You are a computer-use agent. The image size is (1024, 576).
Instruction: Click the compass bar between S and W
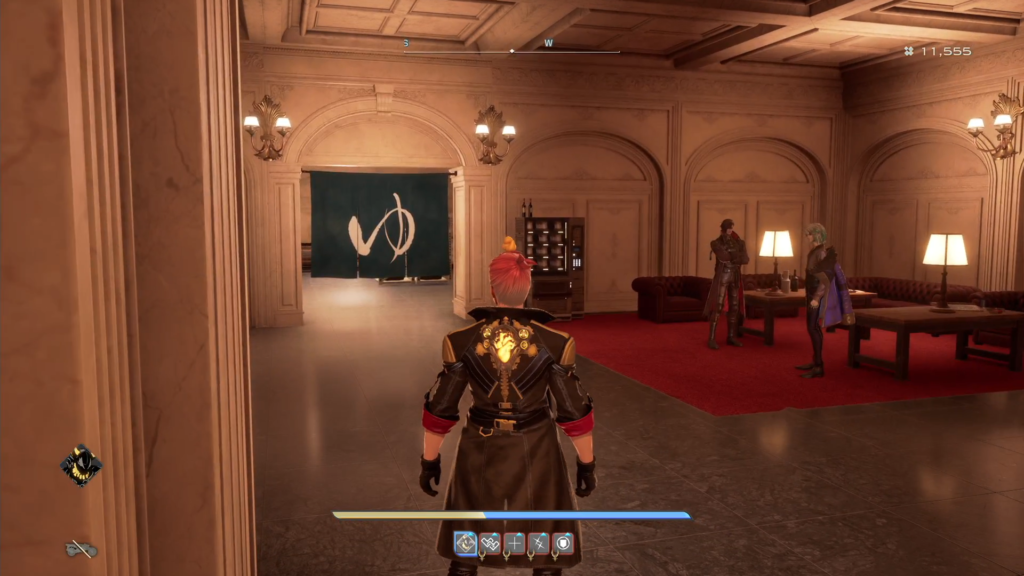click(x=477, y=50)
